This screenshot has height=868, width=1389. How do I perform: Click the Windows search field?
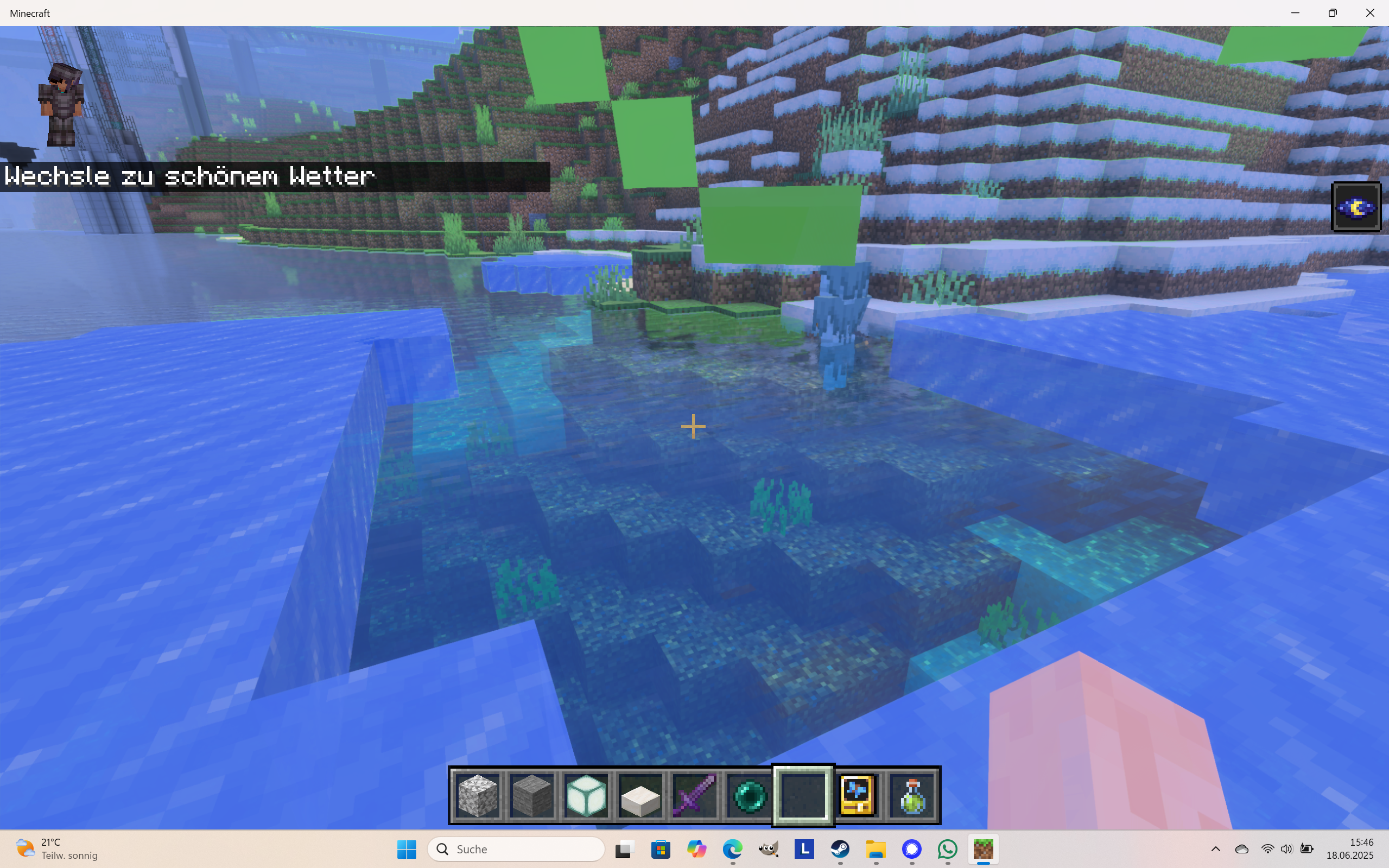[515, 849]
